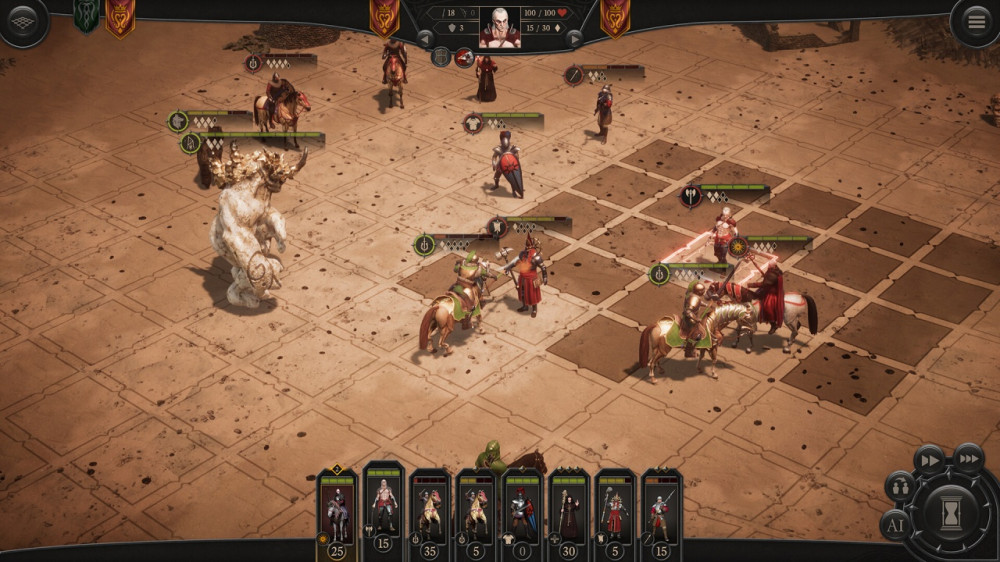Activate the double-arrow fast forward speed
Screen dimensions: 1000x562
[x=929, y=459]
